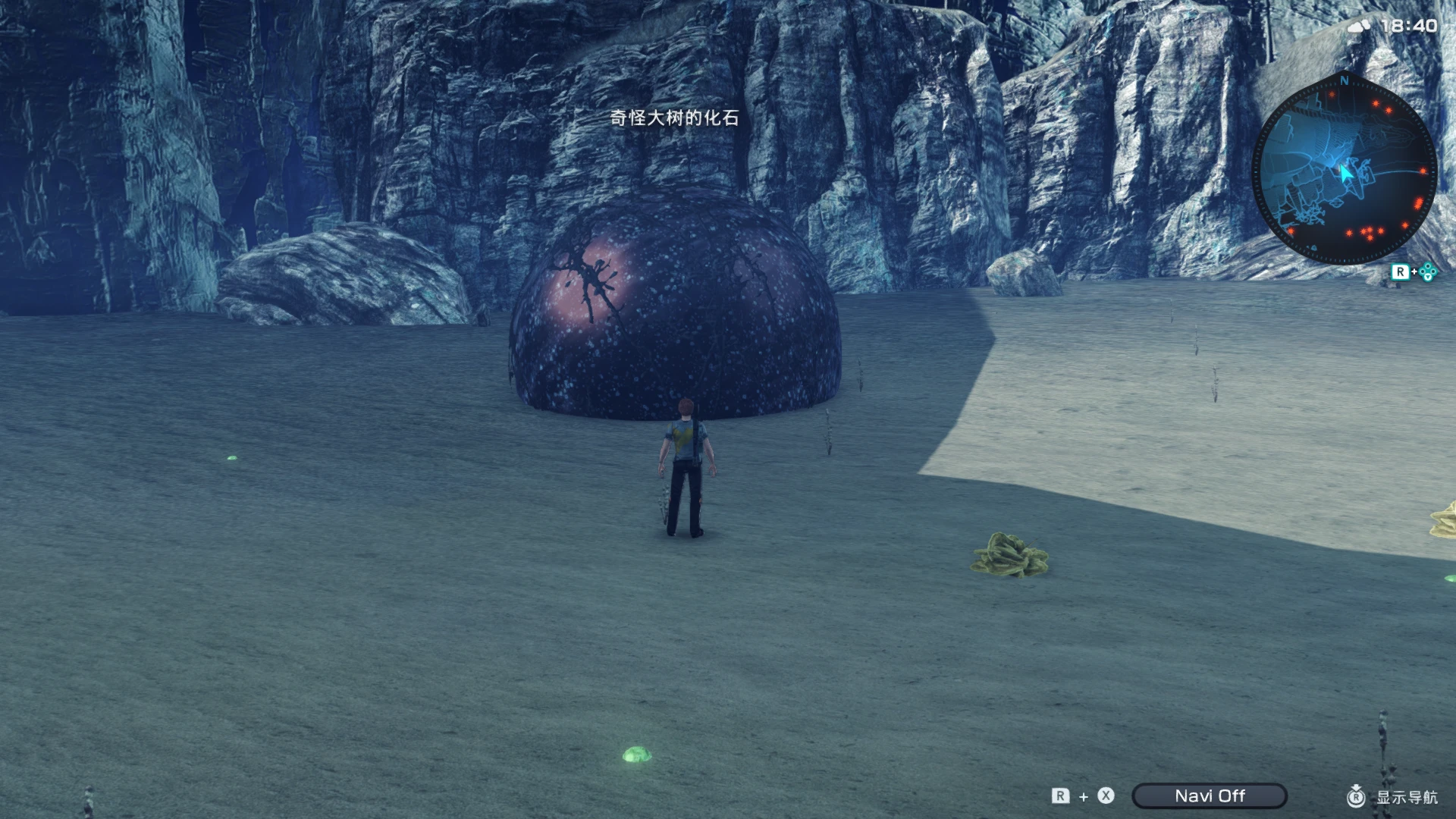Click the R button icon beside the d-pad glyph

[x=1401, y=271]
